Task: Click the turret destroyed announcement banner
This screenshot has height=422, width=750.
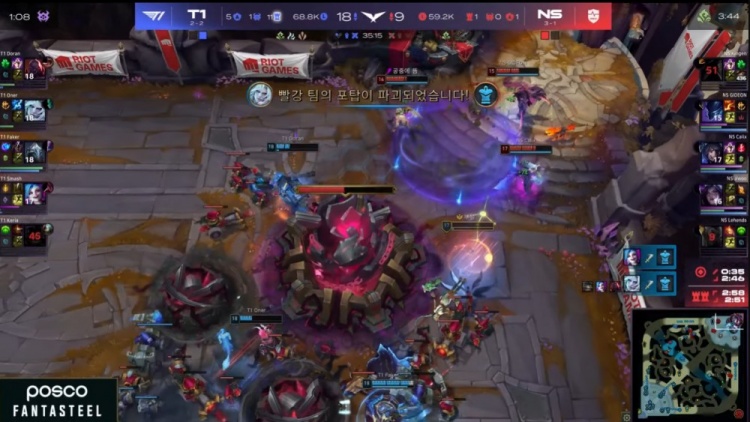Action: point(370,95)
